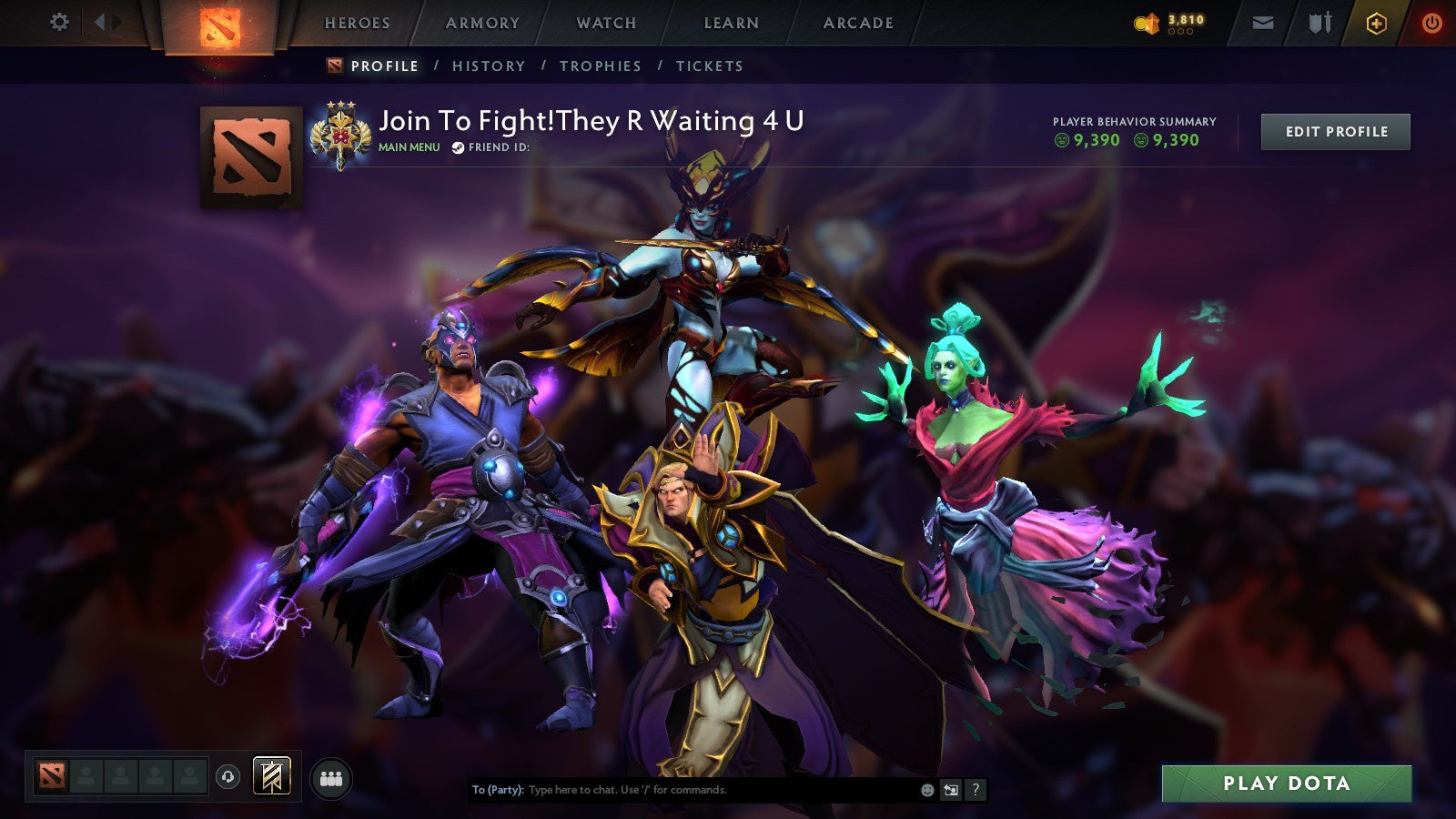
Task: Expand battle pass level circles under coins
Action: pos(1181,31)
